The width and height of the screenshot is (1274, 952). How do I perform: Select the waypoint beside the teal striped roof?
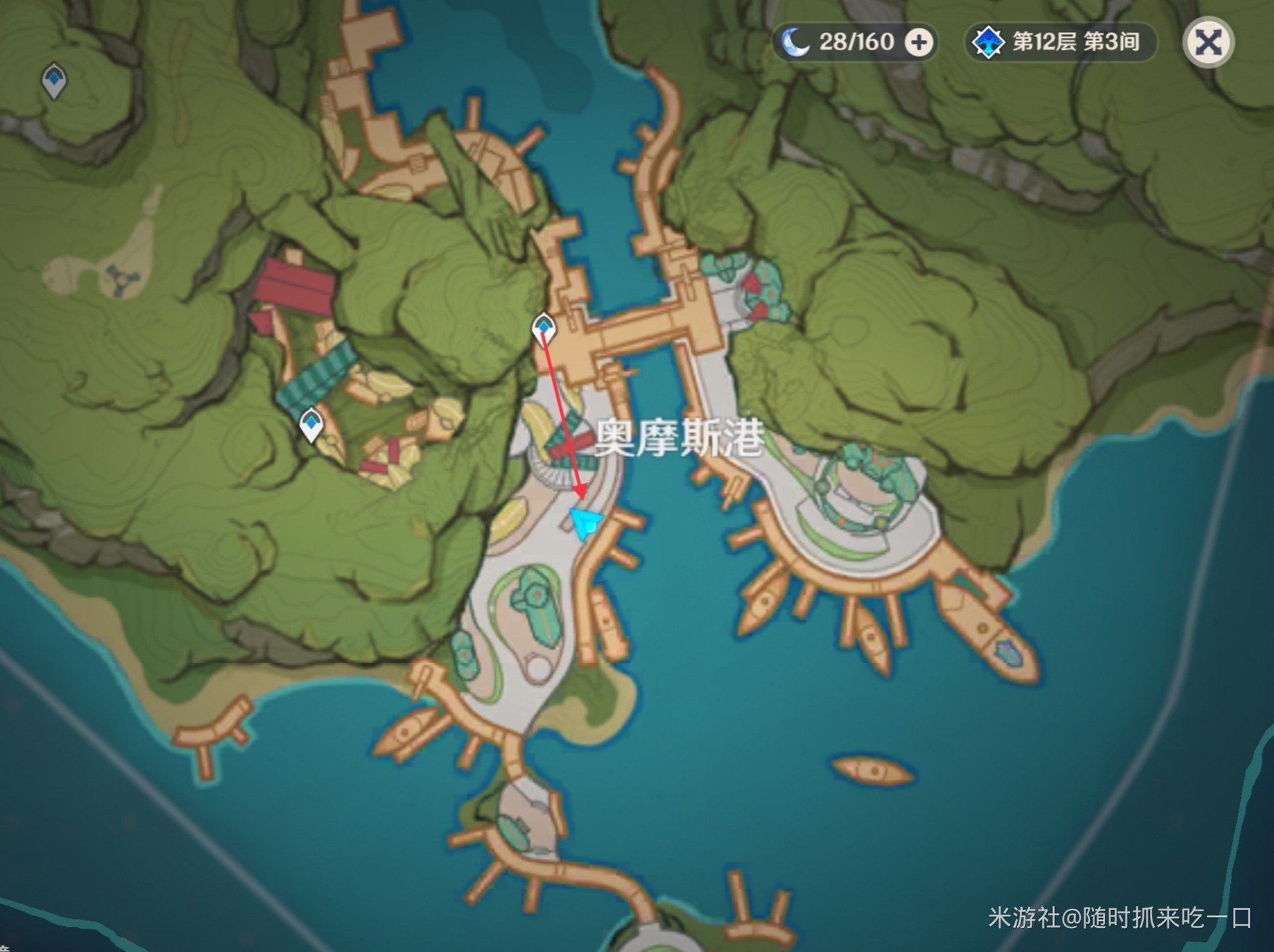coord(311,423)
